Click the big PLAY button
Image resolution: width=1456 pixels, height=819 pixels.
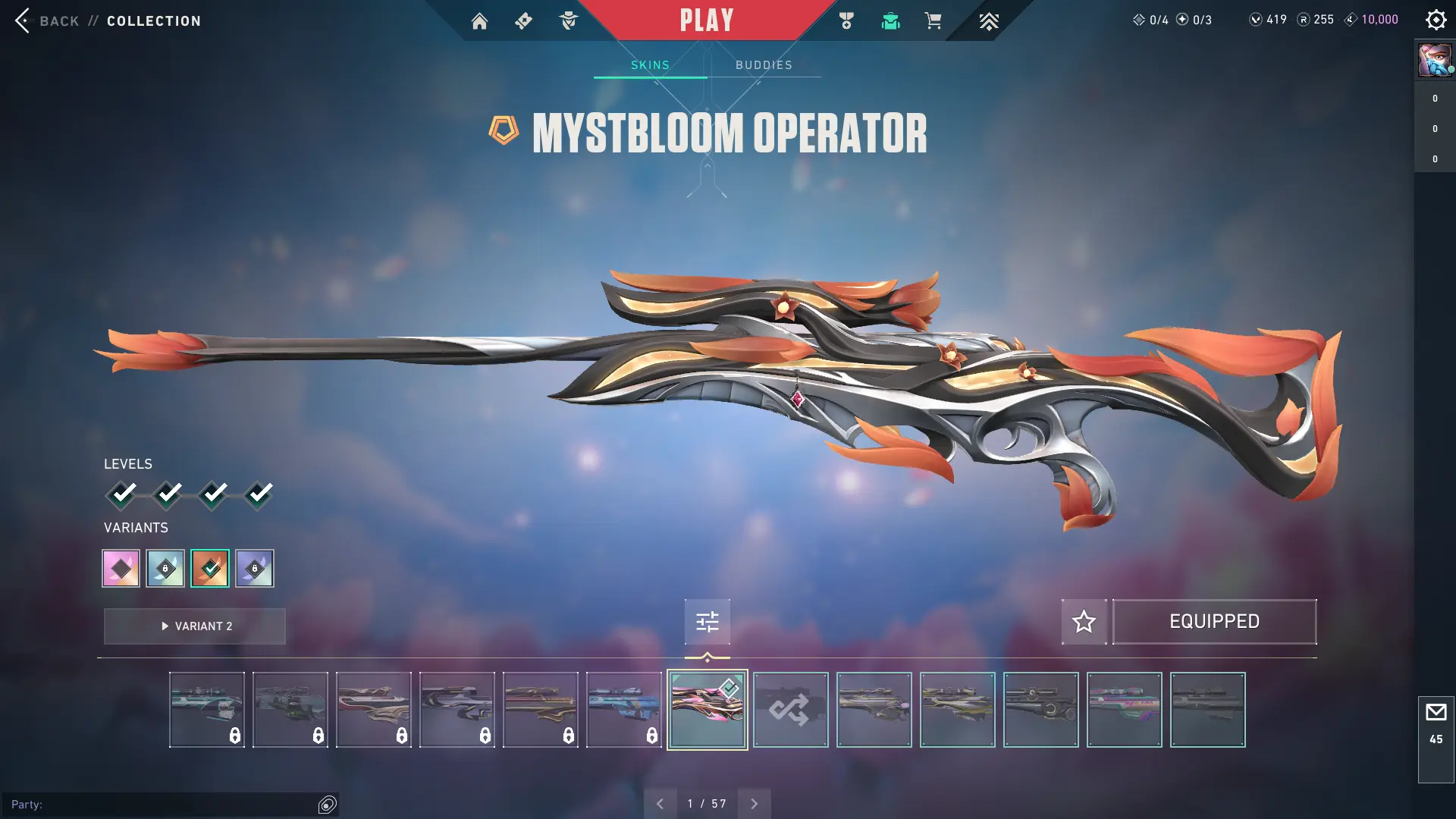tap(707, 20)
